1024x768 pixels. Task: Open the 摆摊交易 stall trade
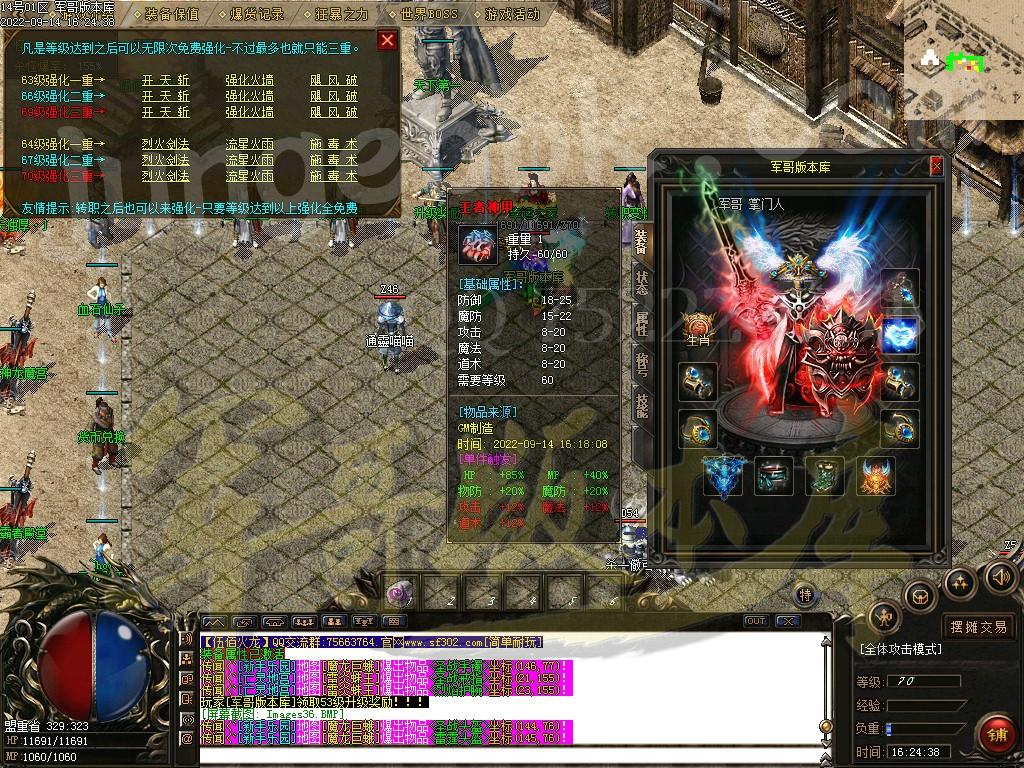click(x=979, y=627)
